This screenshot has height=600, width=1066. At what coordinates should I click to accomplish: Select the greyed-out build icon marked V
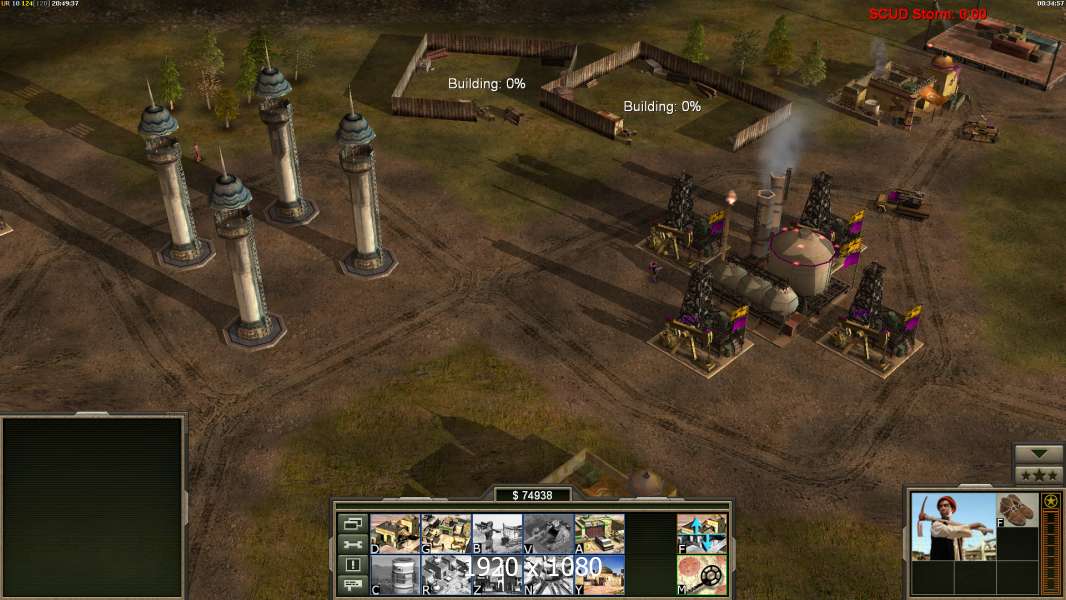(548, 533)
